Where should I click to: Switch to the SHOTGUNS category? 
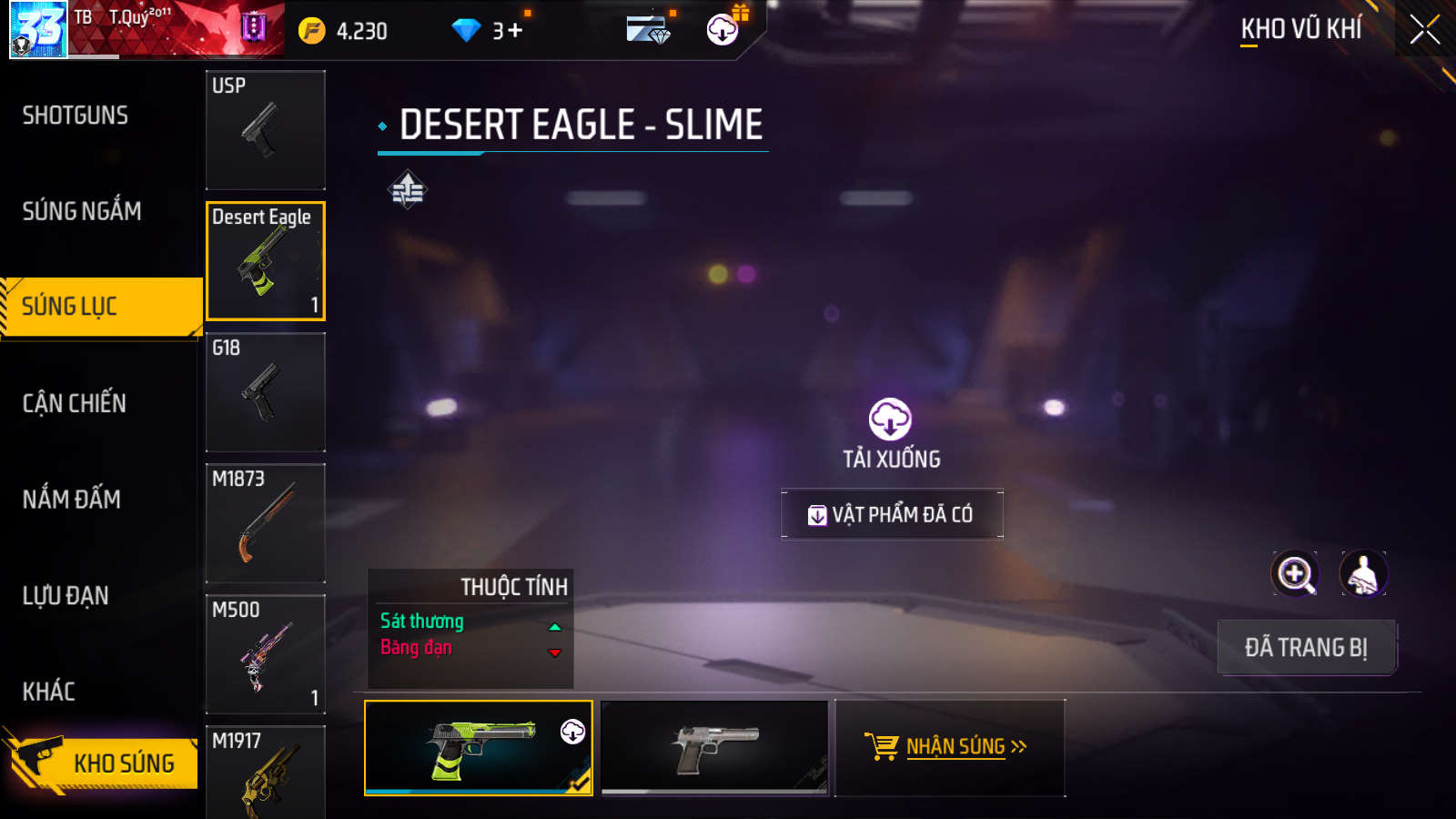tap(76, 116)
